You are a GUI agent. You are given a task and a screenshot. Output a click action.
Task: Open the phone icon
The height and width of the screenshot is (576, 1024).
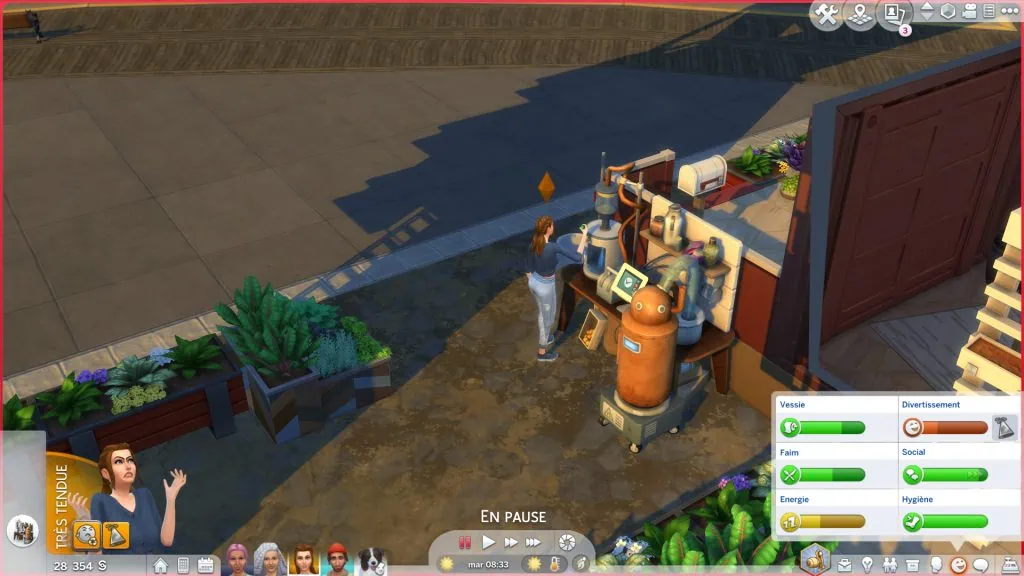[183, 565]
